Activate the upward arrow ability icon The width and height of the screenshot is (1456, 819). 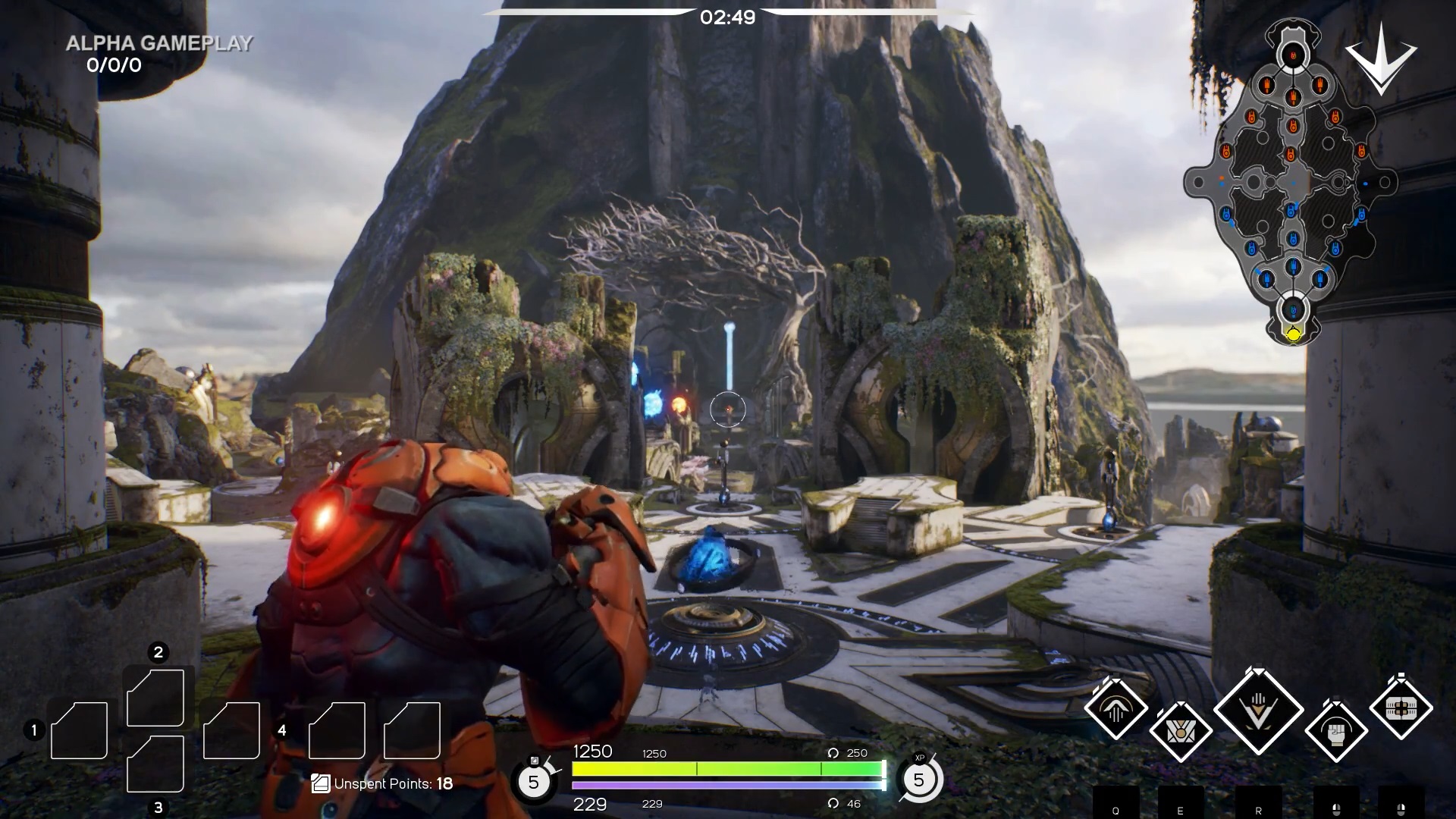[x=1116, y=709]
